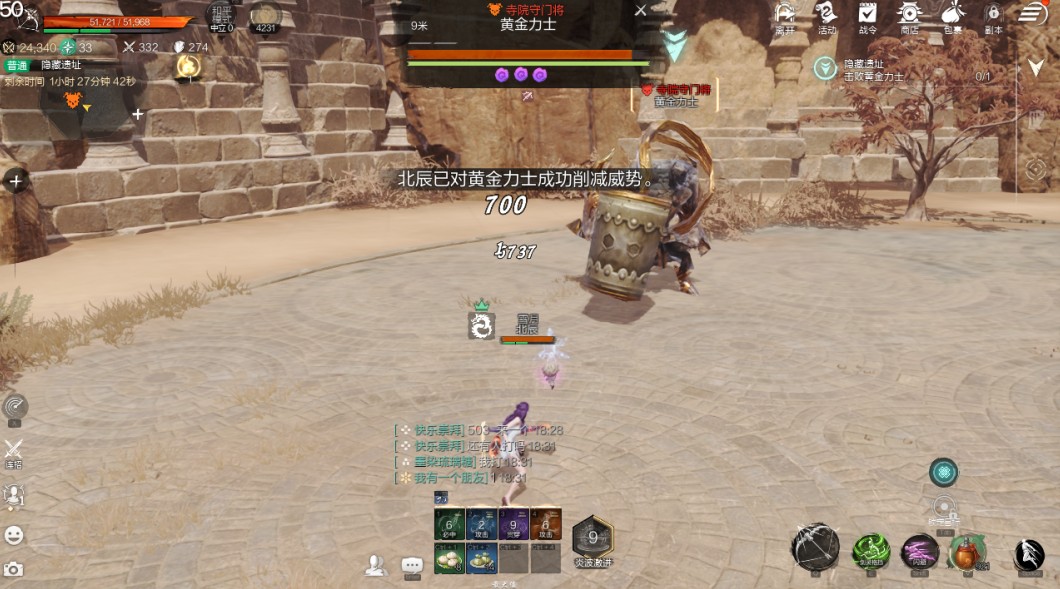This screenshot has height=589, width=1060.
Task: Take a screenshot with the camera icon
Action: coord(13,569)
